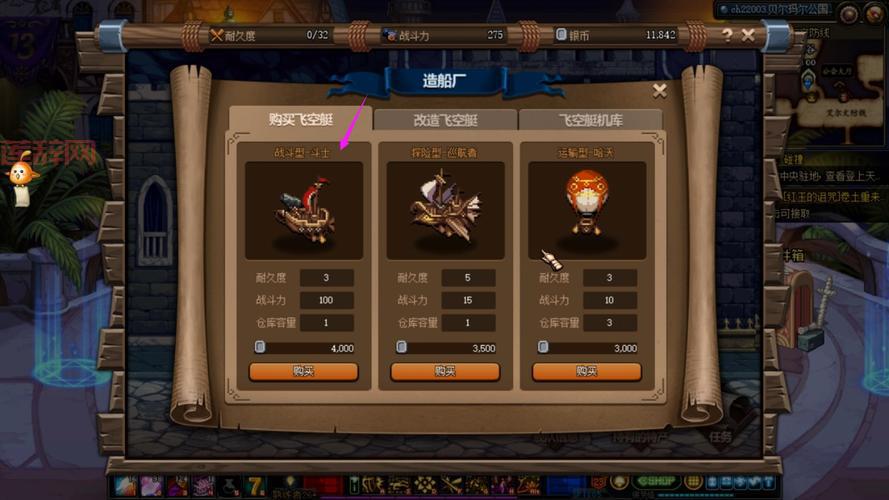Image resolution: width=889 pixels, height=500 pixels.
Task: Close the outer wooden frame window
Action: 748,35
